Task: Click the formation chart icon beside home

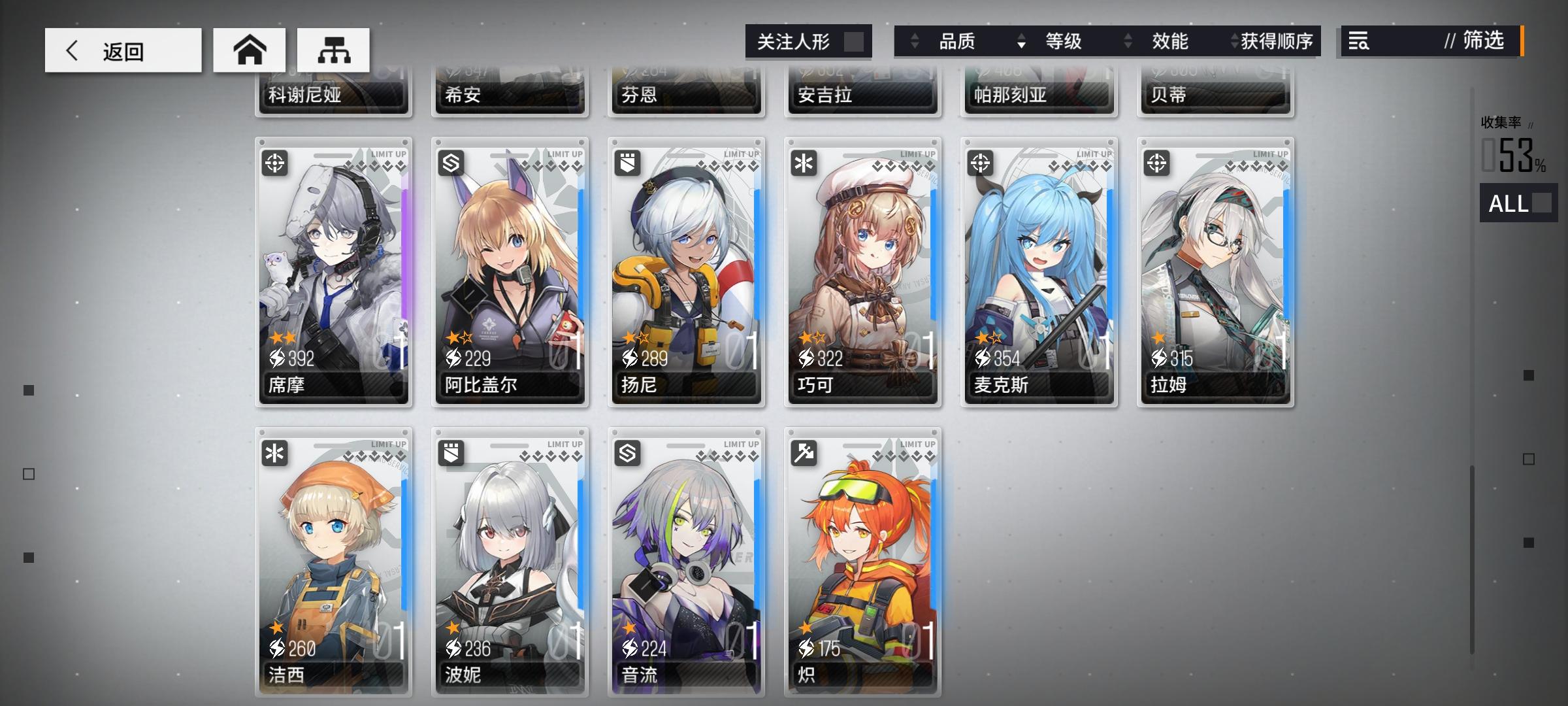Action: 333,49
